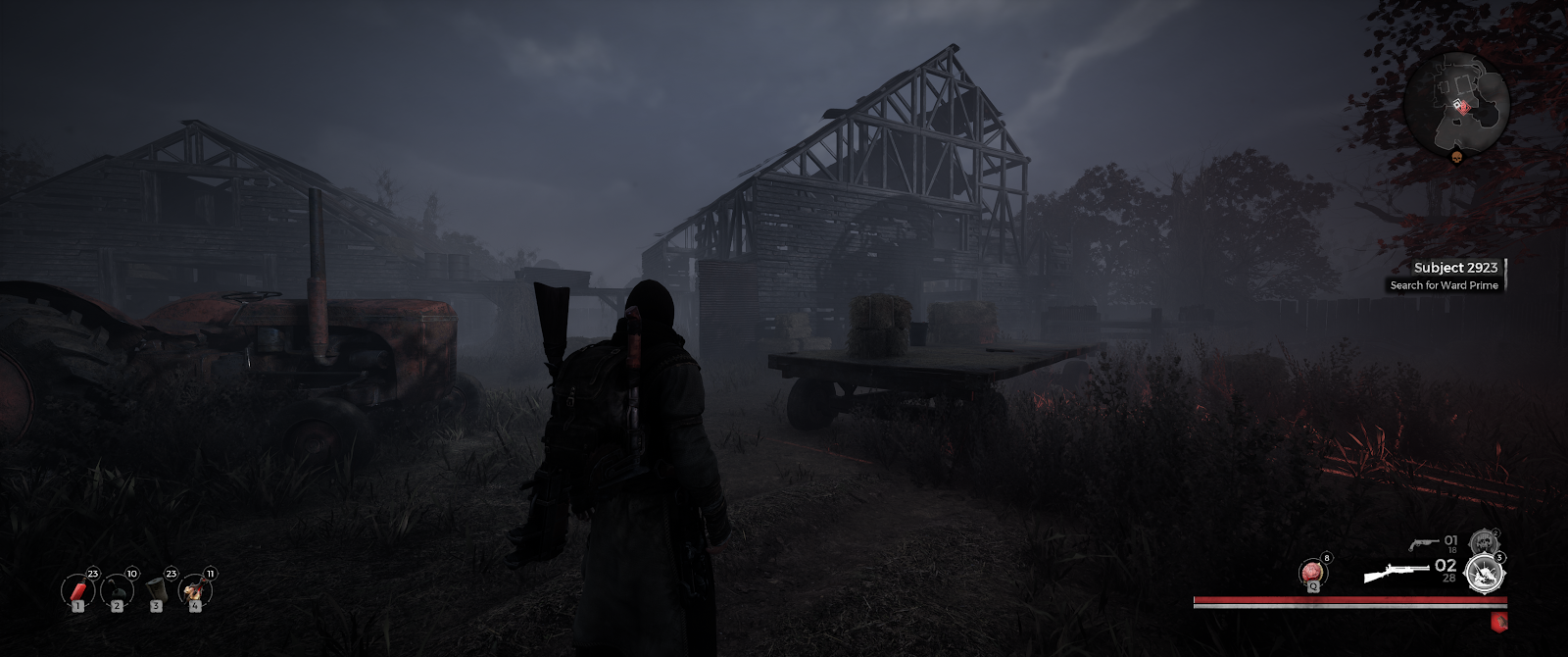The width and height of the screenshot is (1568, 657).
Task: Click the red status banner icon
Action: 1496,621
